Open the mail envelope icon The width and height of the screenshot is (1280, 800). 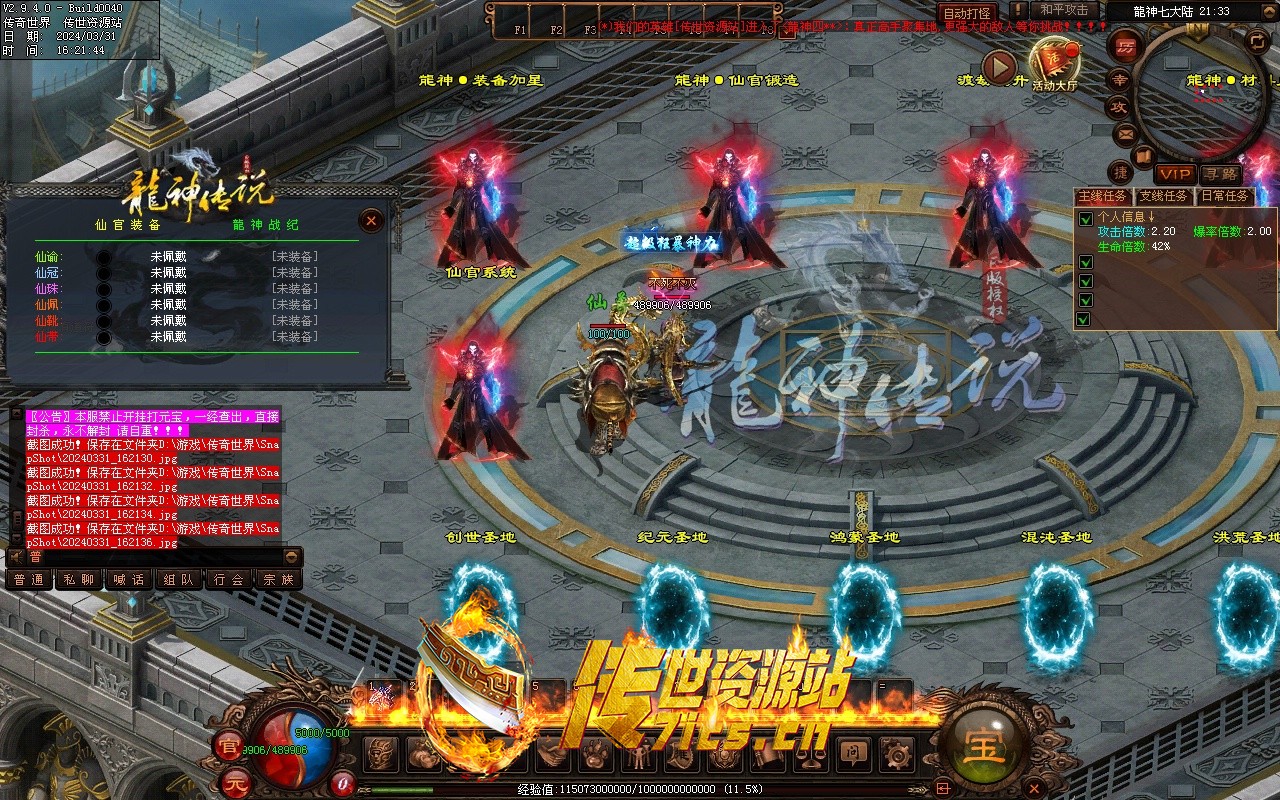[1126, 133]
